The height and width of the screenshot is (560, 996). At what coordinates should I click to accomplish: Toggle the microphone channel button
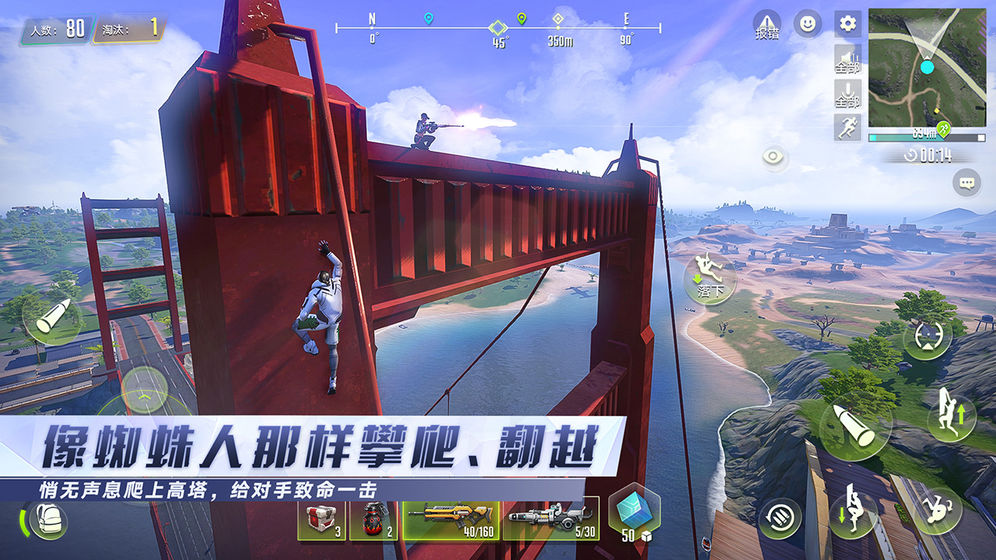coord(848,93)
